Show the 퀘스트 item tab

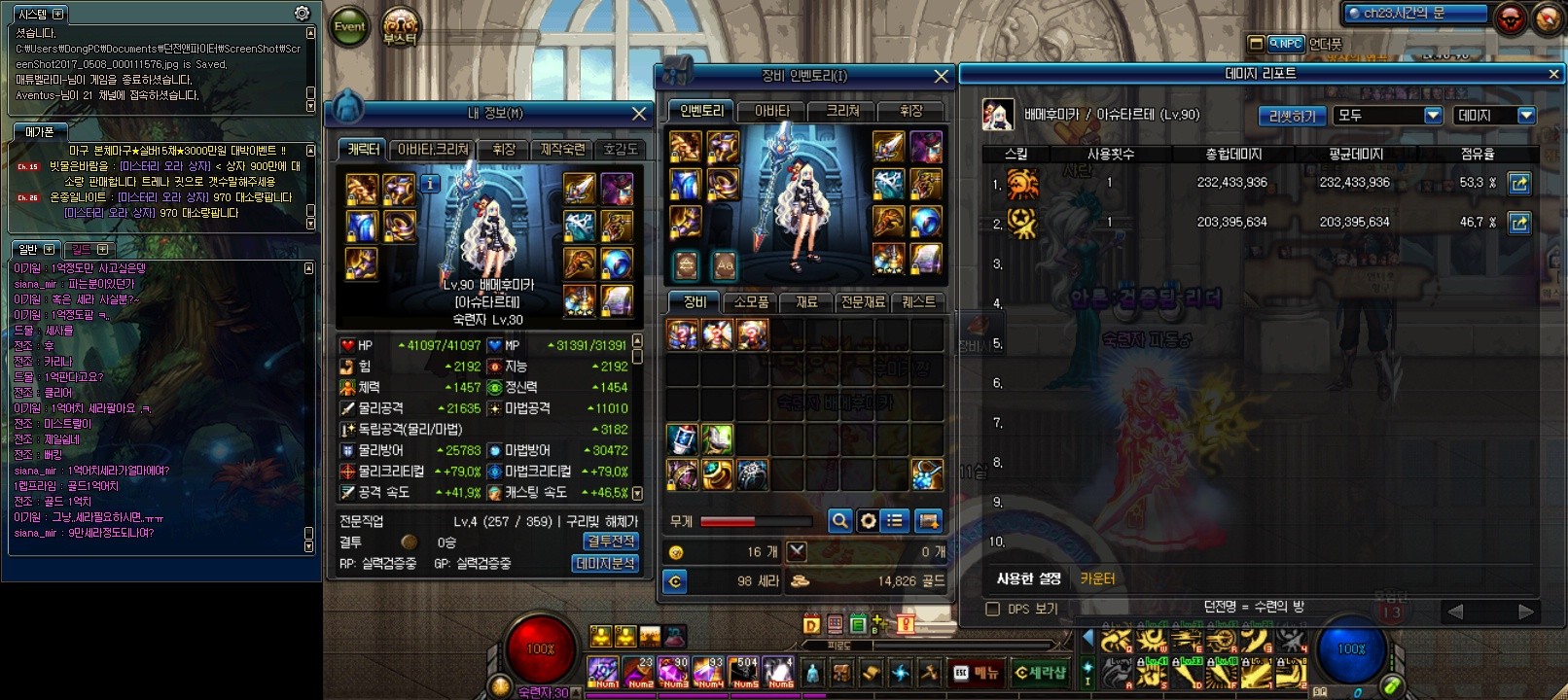point(917,302)
